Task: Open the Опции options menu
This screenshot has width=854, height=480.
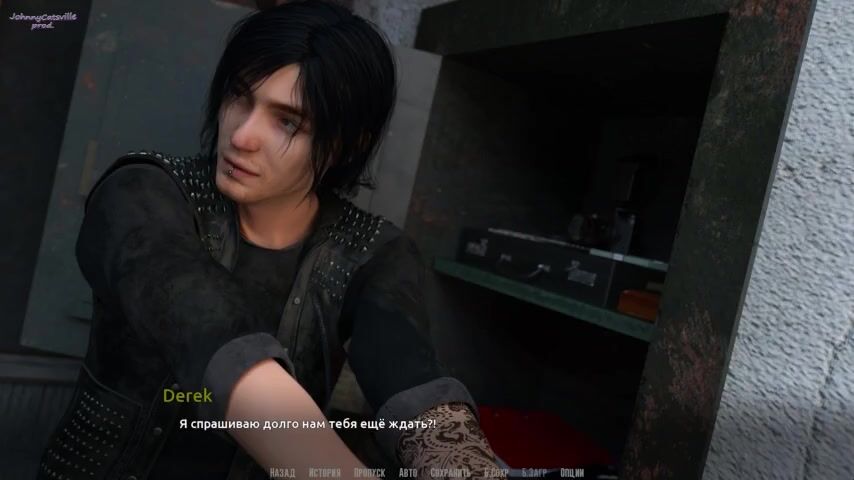Action: (x=572, y=473)
